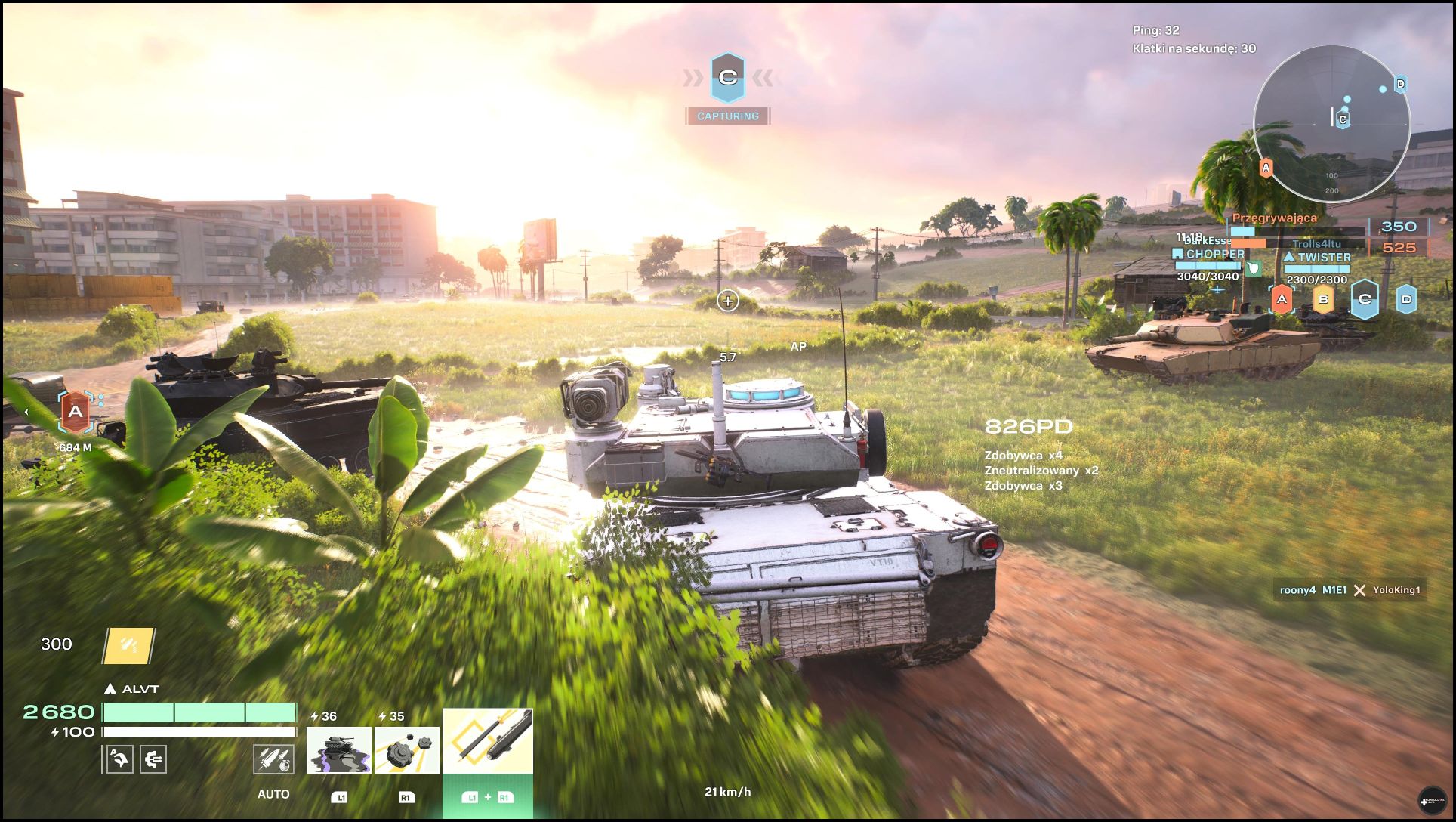Select objective B in the scoreboard row
1456x822 pixels.
coord(1323,300)
